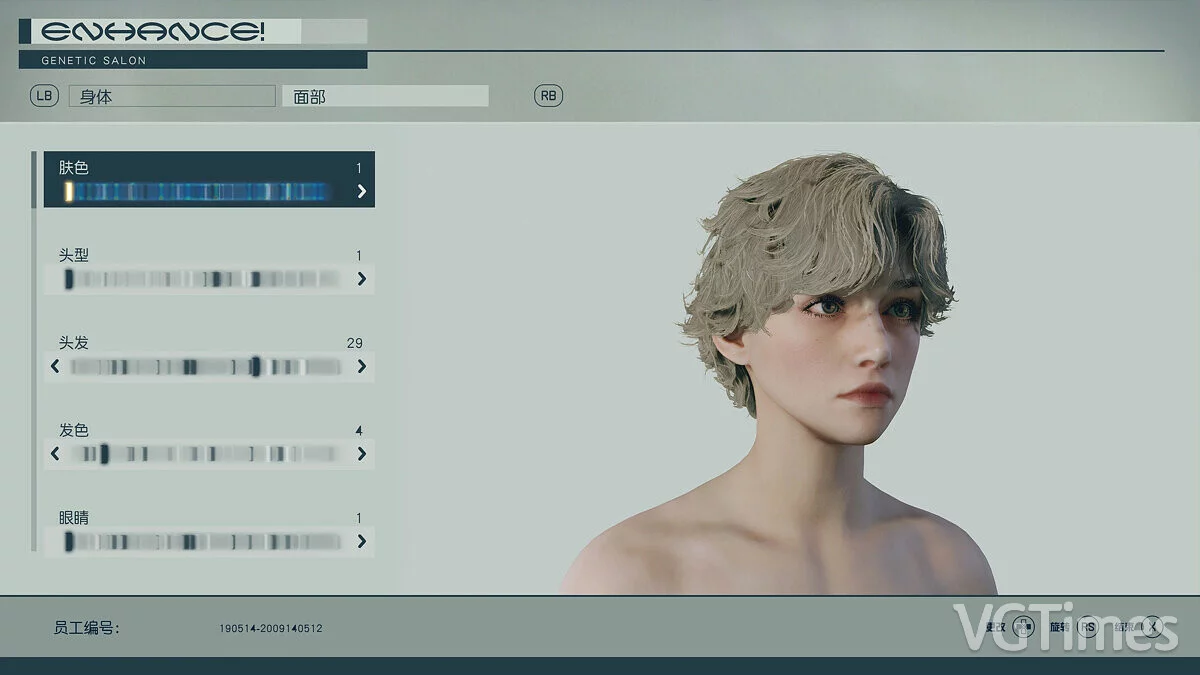
Task: Click right arrow on 发色 row
Action: pos(361,454)
